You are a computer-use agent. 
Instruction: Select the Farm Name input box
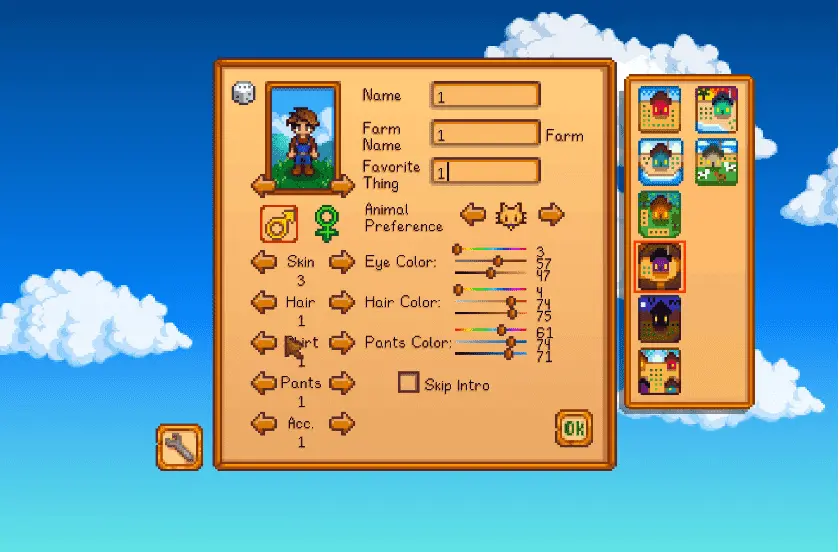(485, 133)
